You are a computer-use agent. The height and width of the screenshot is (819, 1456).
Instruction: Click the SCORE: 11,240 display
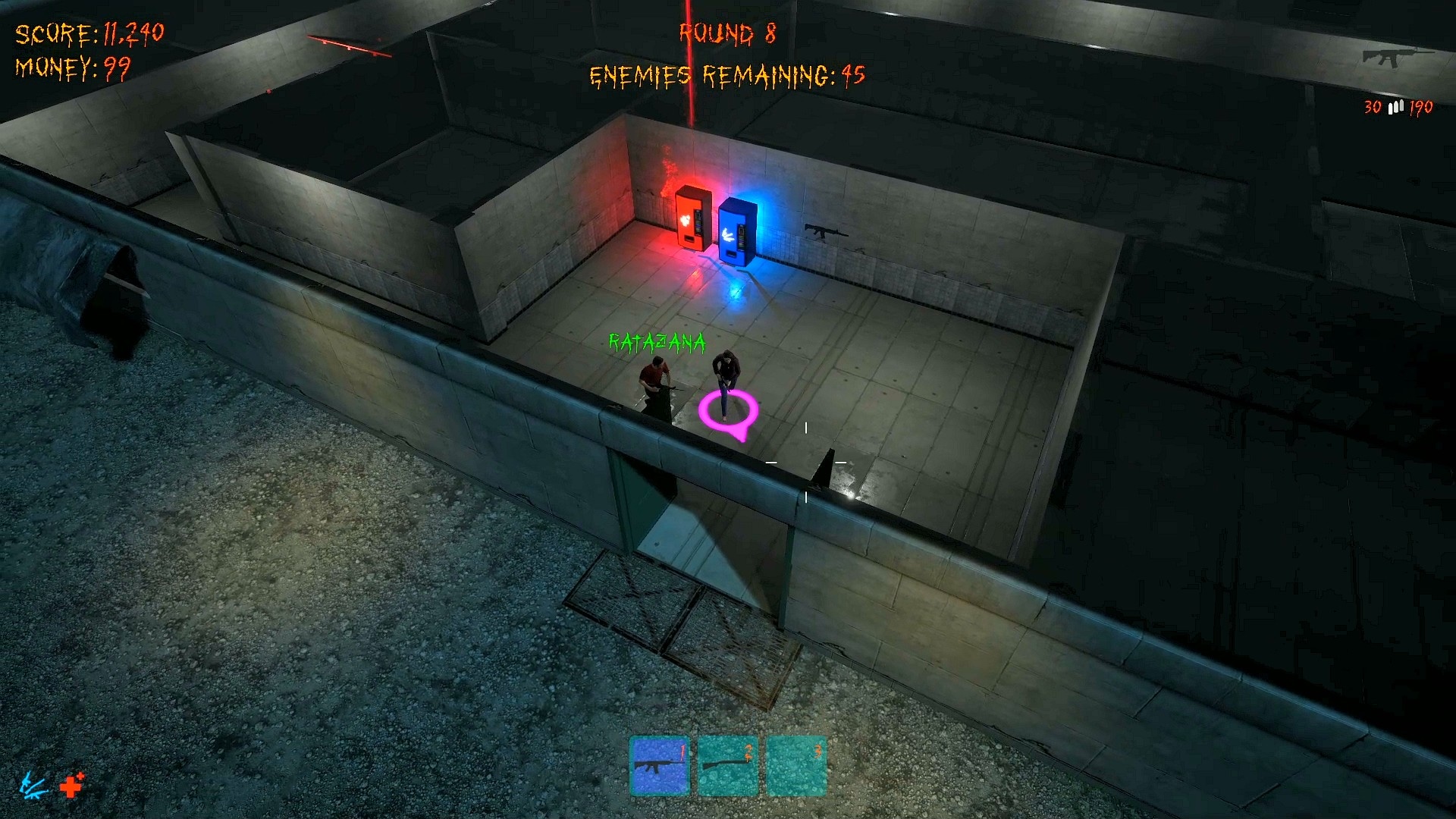click(x=89, y=33)
